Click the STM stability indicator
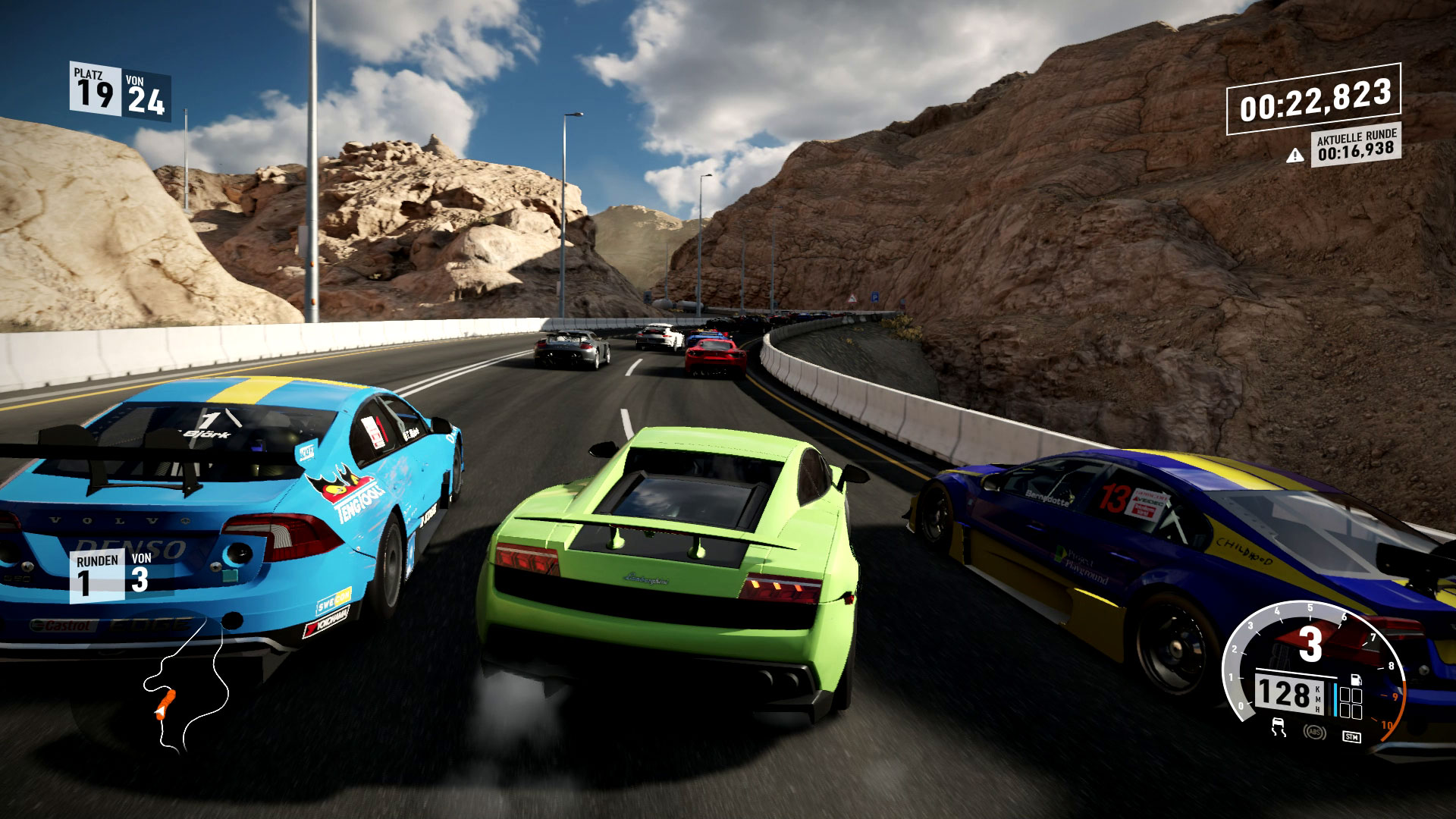Viewport: 1456px width, 819px height. (1351, 736)
